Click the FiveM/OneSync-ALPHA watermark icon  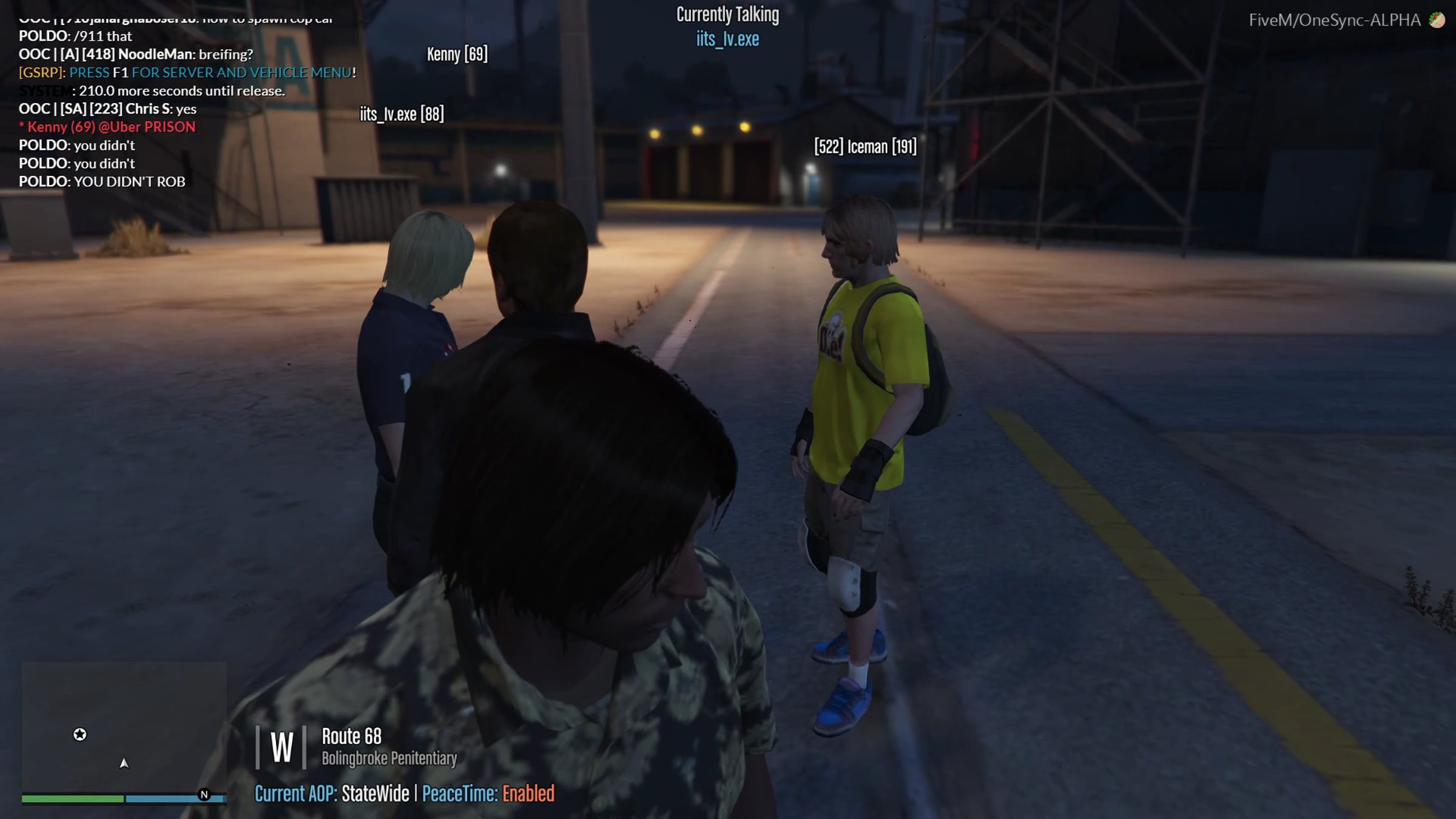point(1437,20)
